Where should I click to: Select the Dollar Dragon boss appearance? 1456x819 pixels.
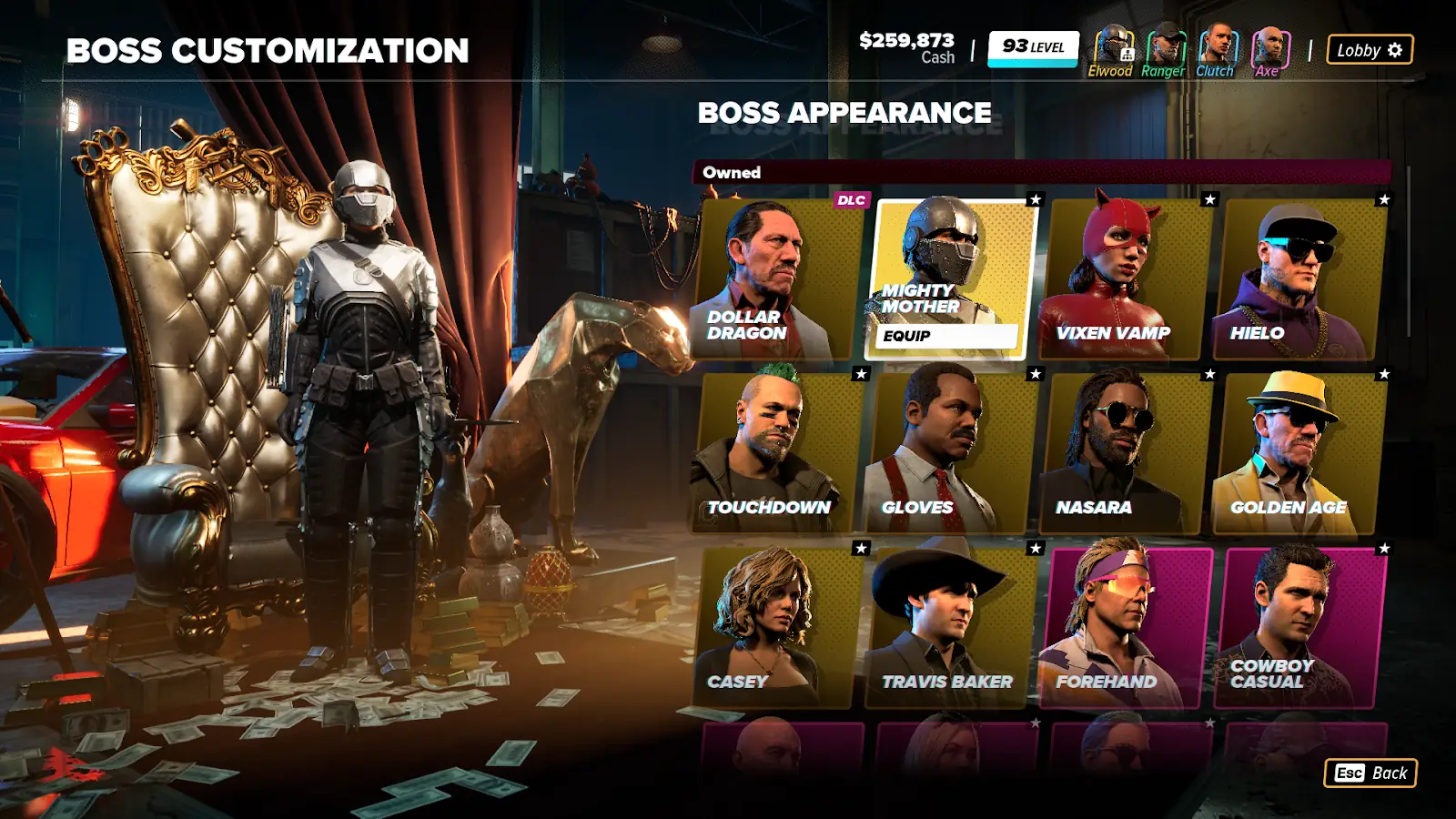click(x=778, y=278)
